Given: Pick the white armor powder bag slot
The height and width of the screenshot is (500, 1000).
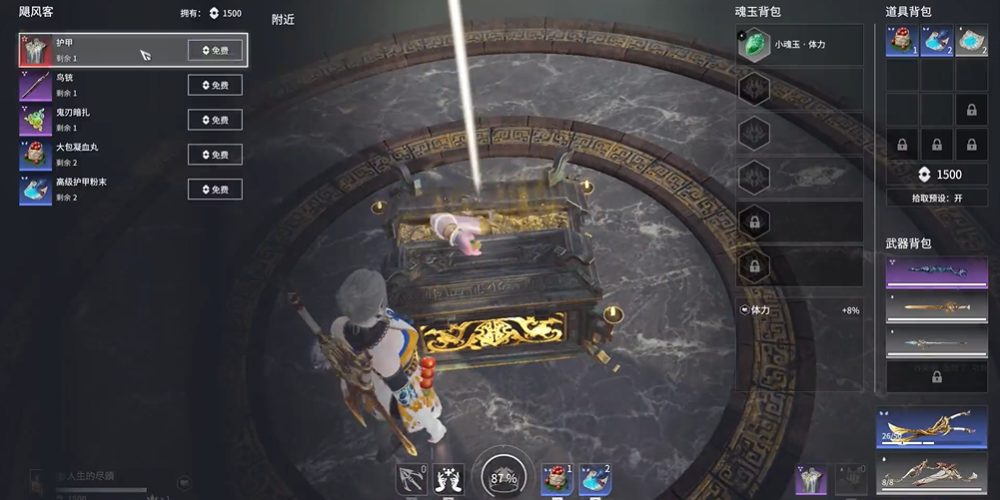Looking at the screenshot, I should pyautogui.click(x=971, y=42).
